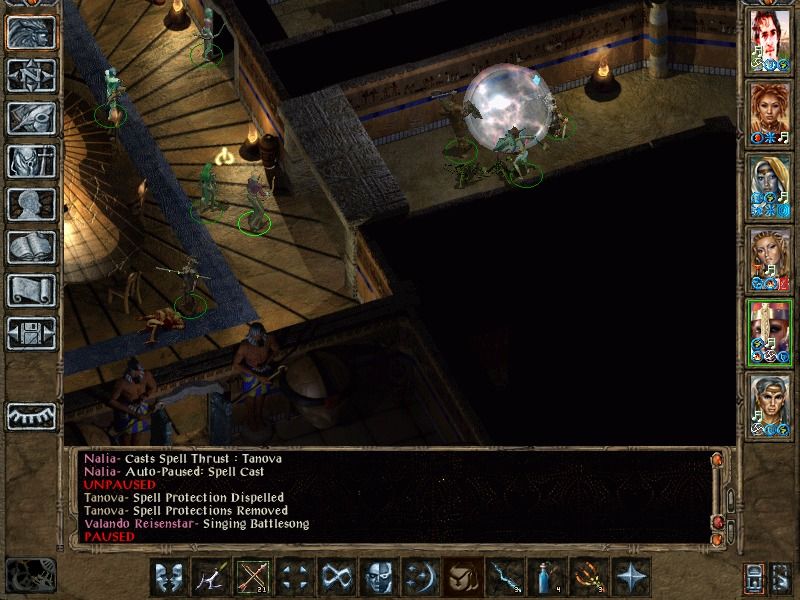Activate the moon and stars cast spell button

[417, 576]
